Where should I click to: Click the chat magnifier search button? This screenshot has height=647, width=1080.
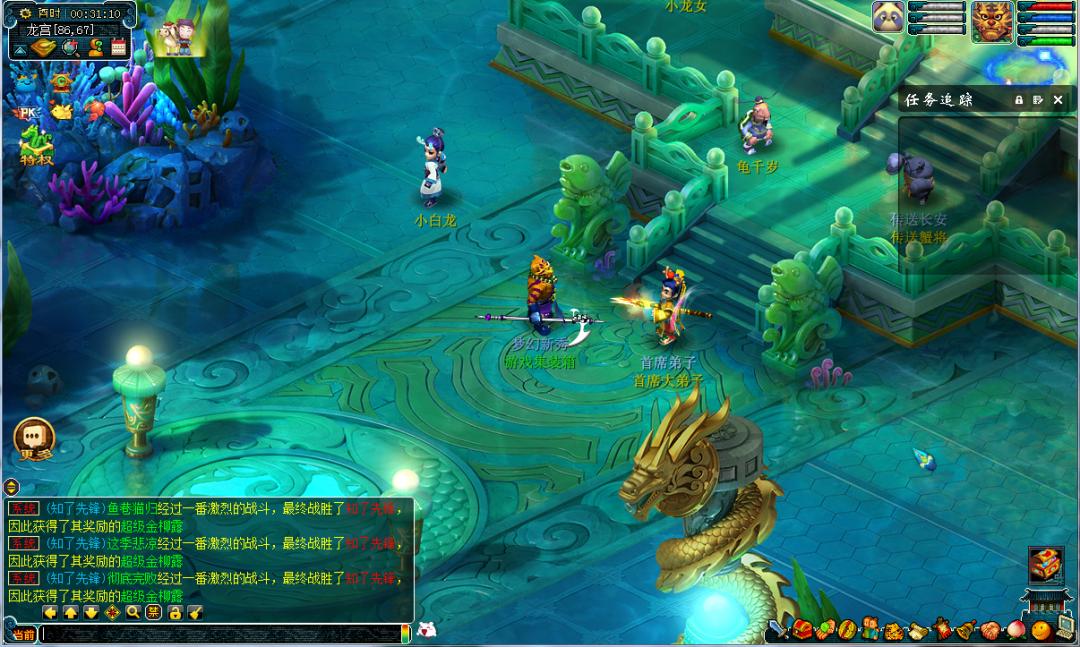[133, 612]
